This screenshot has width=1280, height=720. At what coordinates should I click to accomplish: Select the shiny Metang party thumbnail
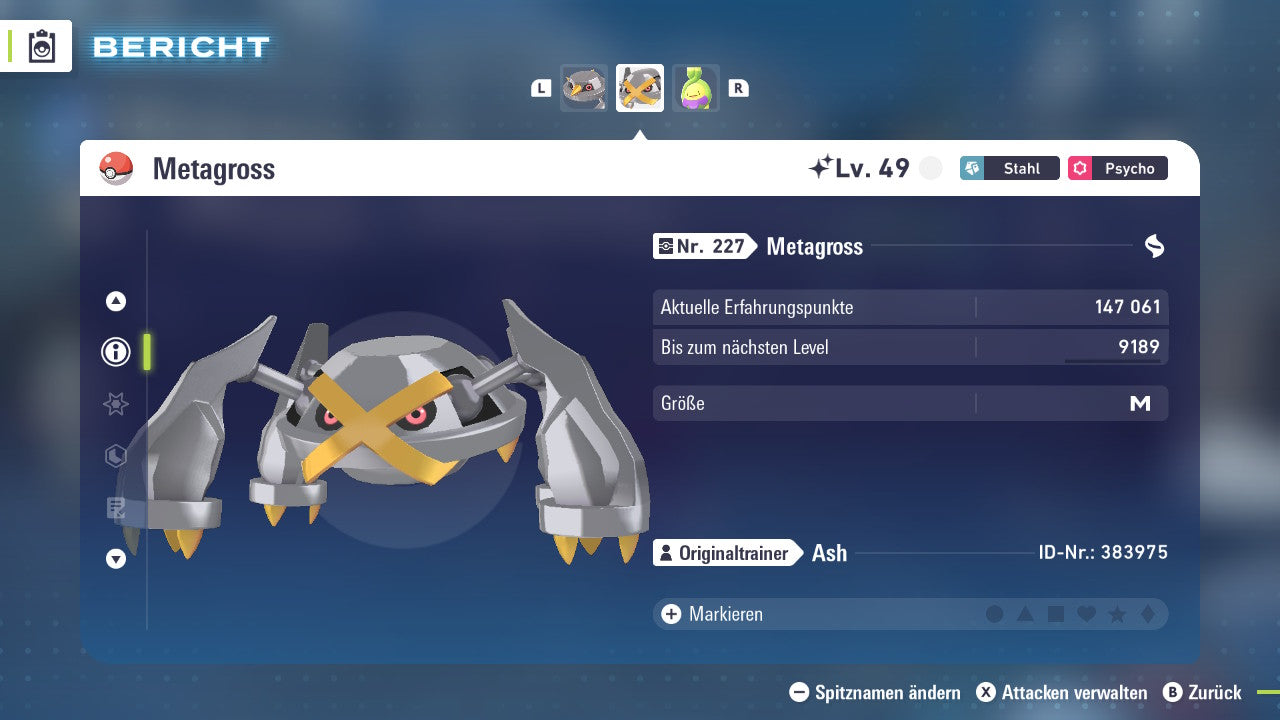[x=584, y=88]
